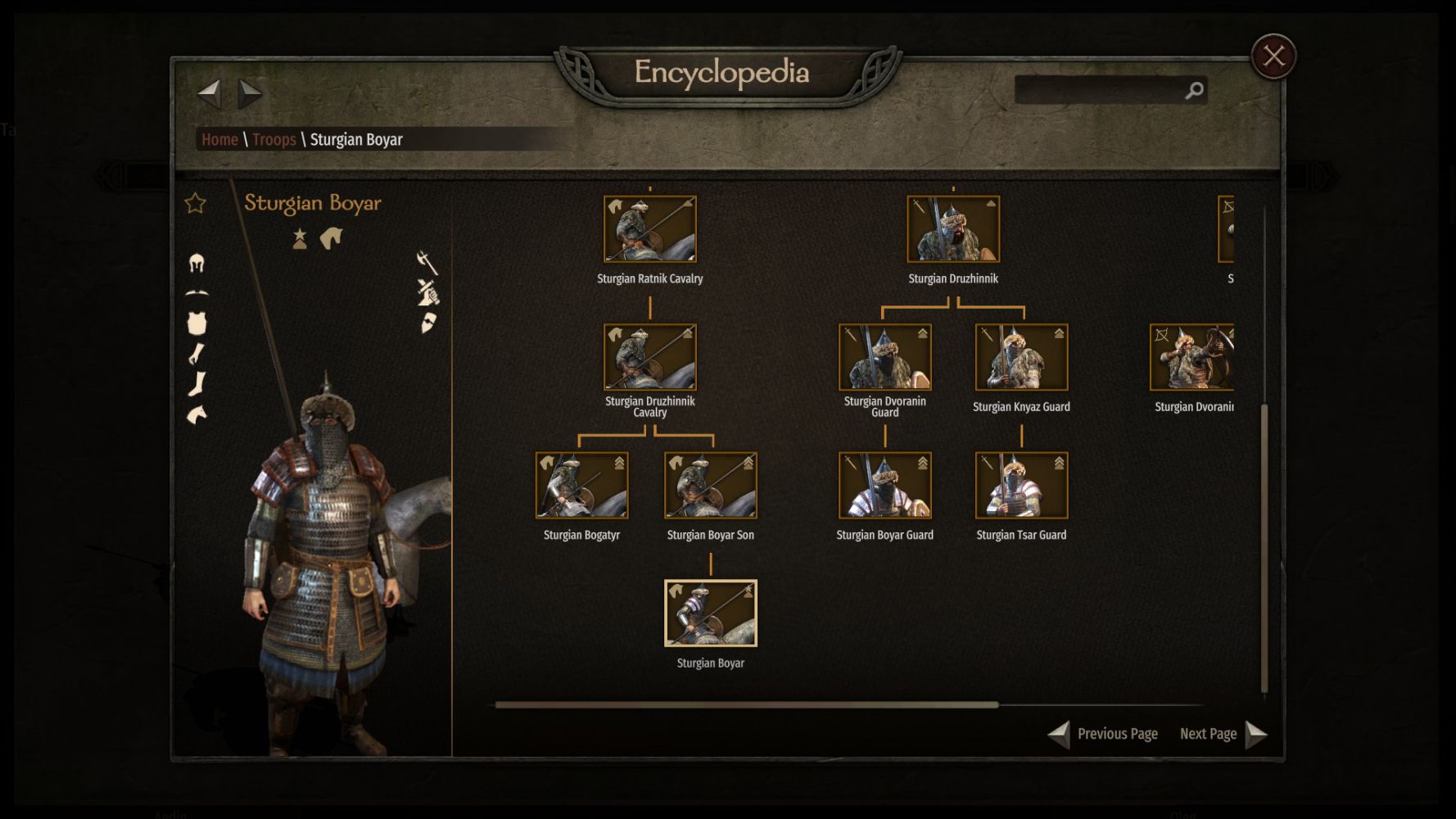The width and height of the screenshot is (1456, 819).
Task: Select the Sturgian Knyaz Guard troop
Action: pos(1021,357)
